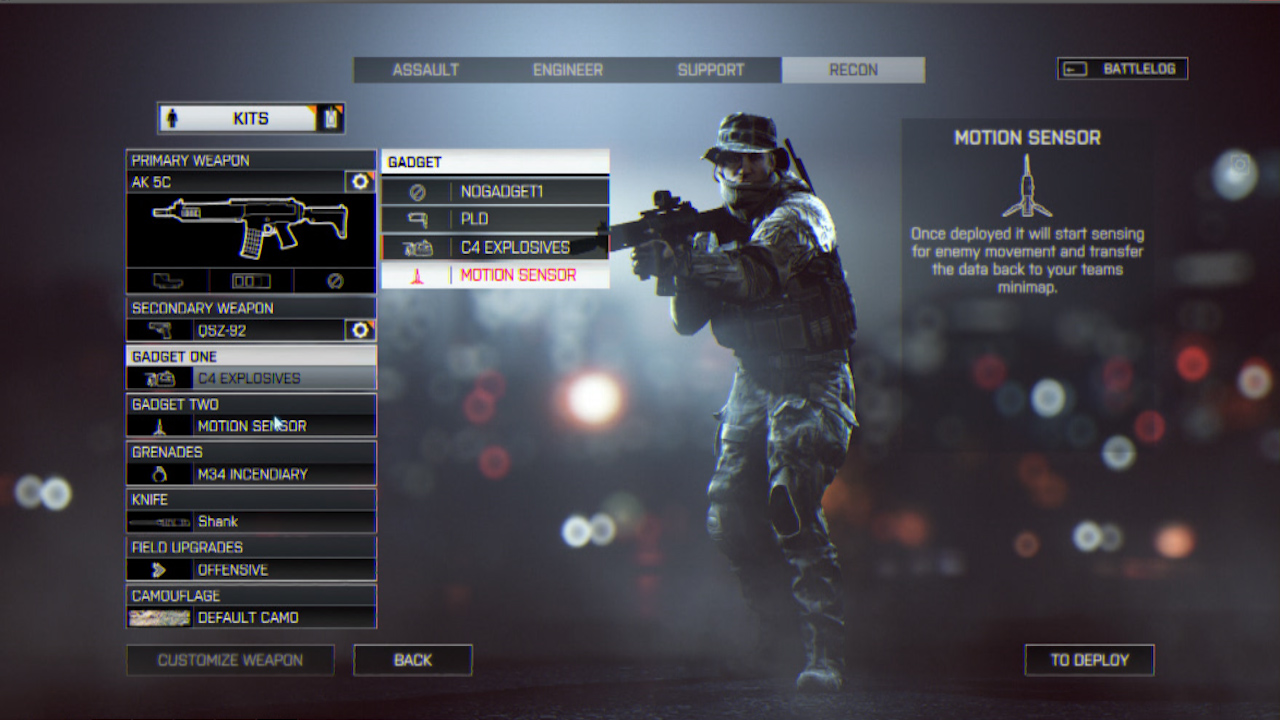Click the gear icon next to AK 5C
Viewport: 1280px width, 720px height.
pos(359,182)
